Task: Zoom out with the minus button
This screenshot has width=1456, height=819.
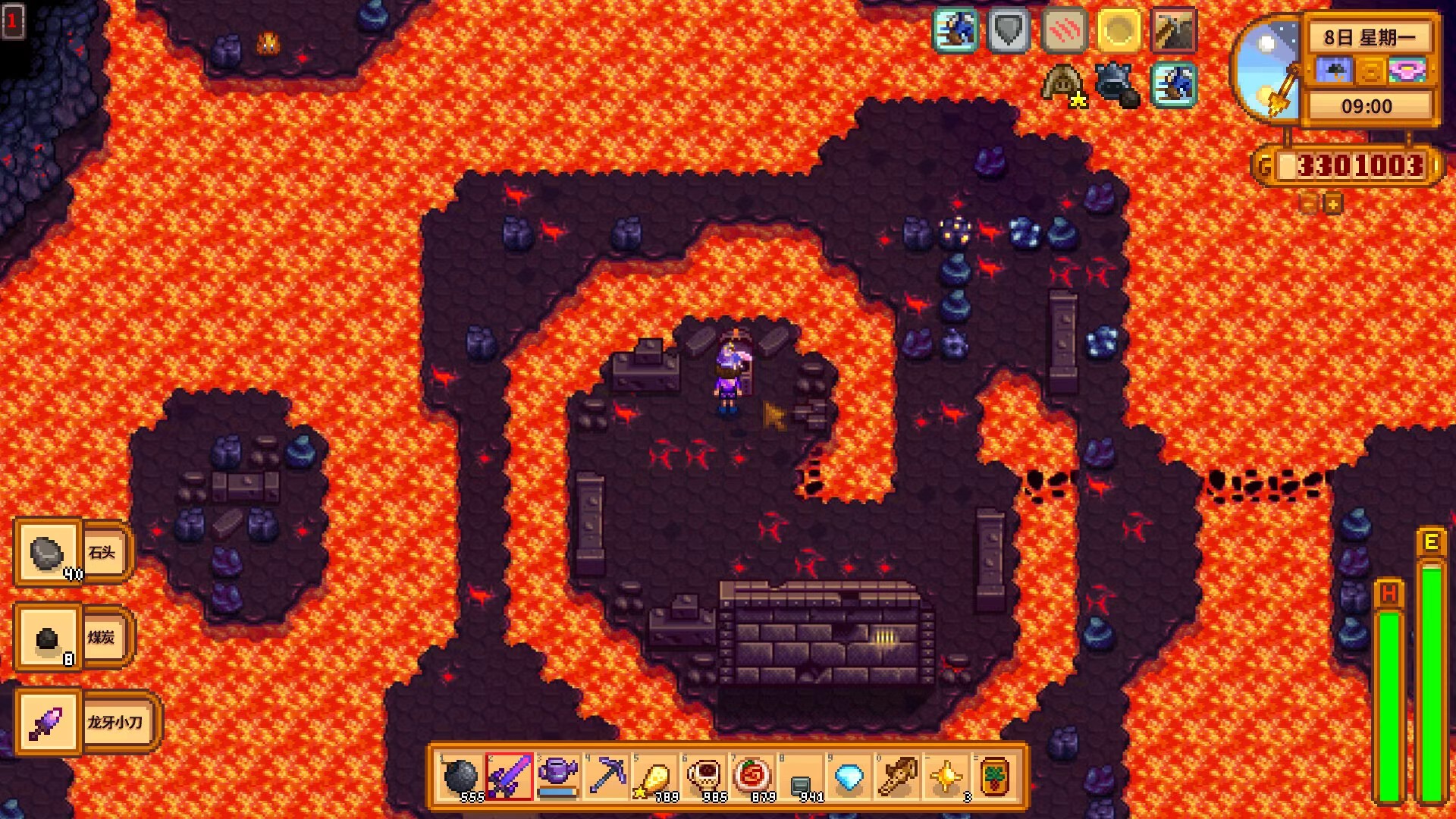Action: coord(1309,203)
